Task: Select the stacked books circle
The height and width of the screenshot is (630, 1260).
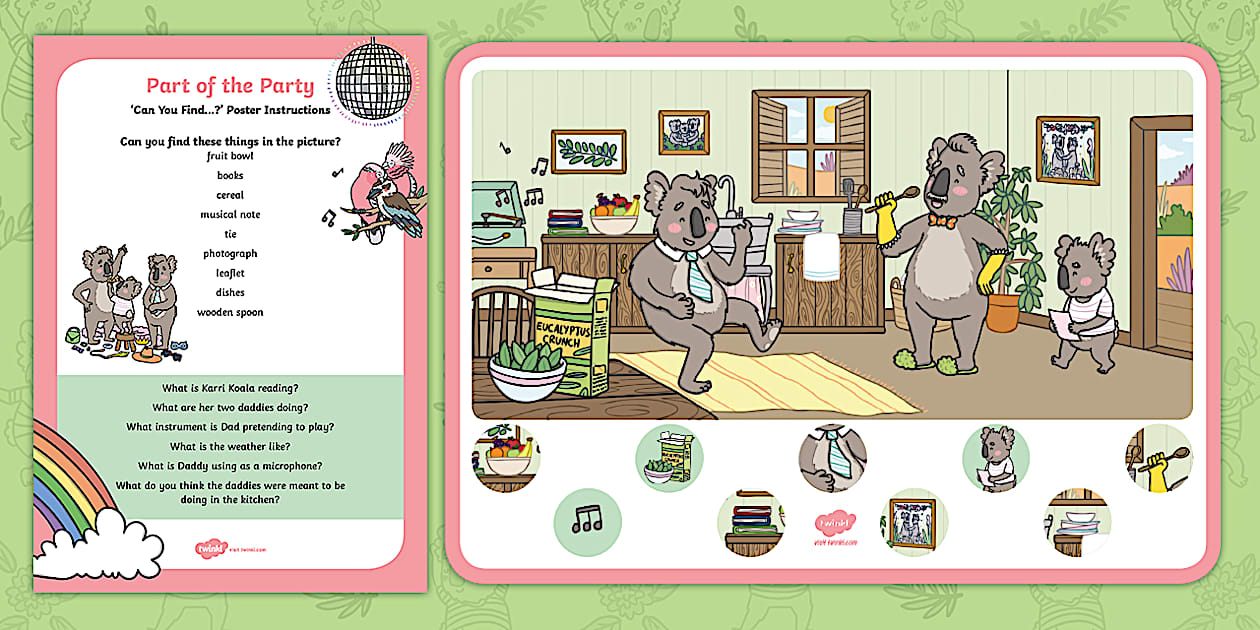Action: [751, 521]
